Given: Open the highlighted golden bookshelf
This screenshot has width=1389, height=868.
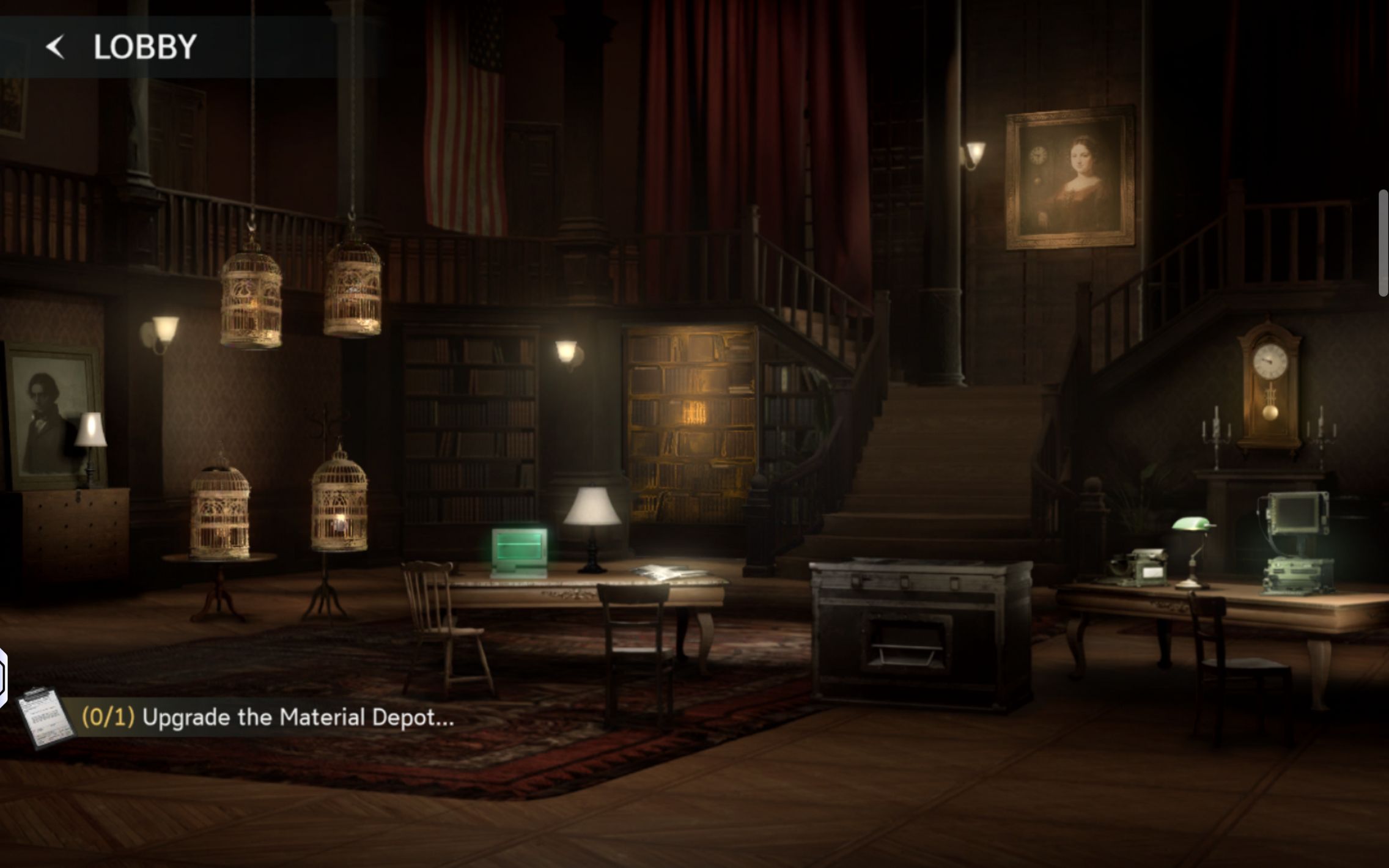Looking at the screenshot, I should (x=690, y=424).
